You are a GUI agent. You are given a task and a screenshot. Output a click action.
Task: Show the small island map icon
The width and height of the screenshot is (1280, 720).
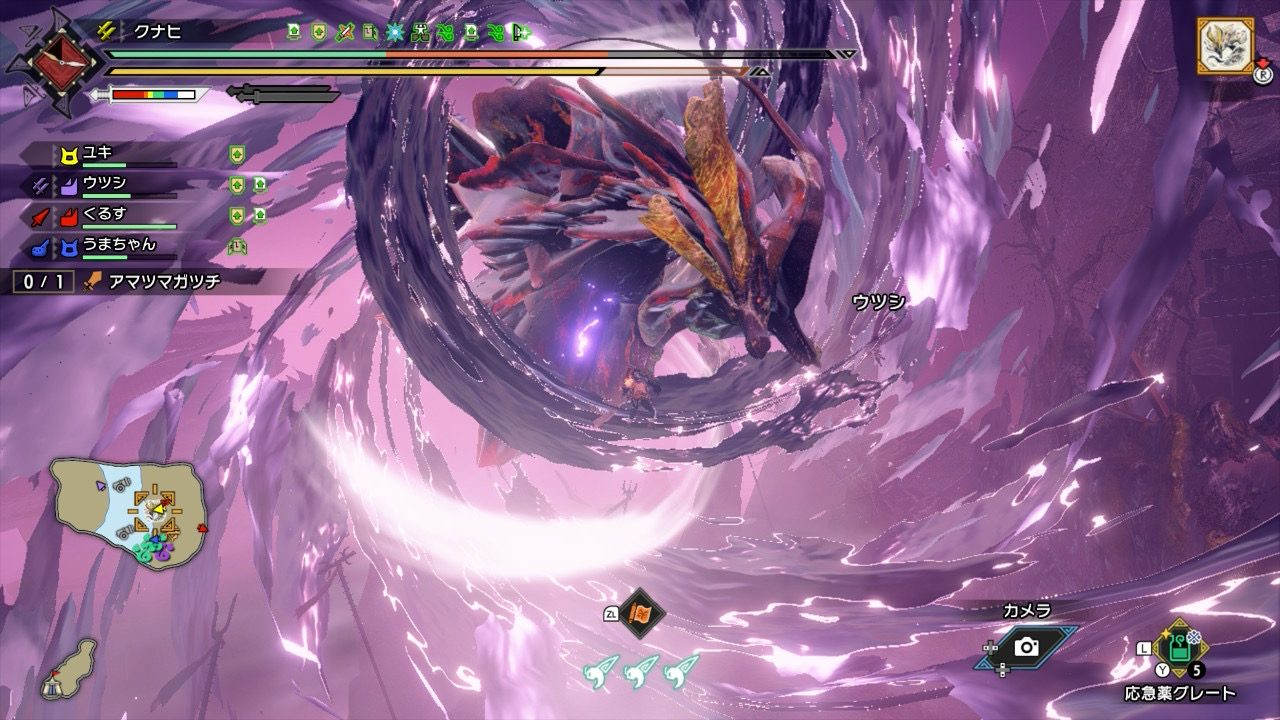pos(68,668)
